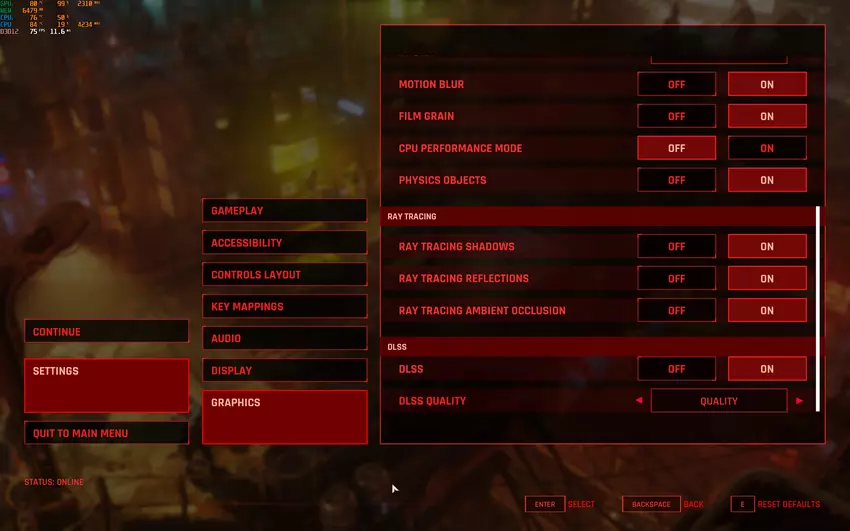Select the Graphics settings section
Image resolution: width=850 pixels, height=531 pixels.
click(284, 416)
